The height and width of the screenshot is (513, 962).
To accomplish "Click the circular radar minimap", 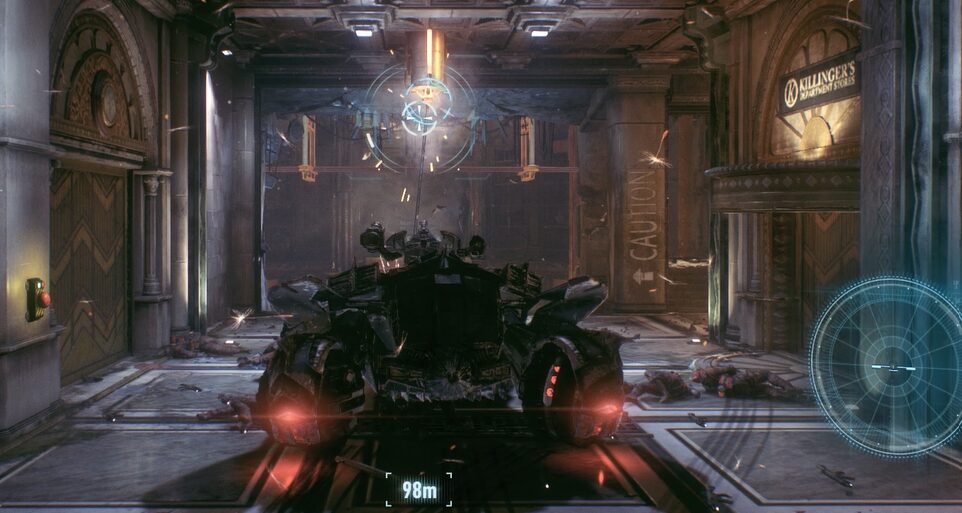I will [x=888, y=366].
